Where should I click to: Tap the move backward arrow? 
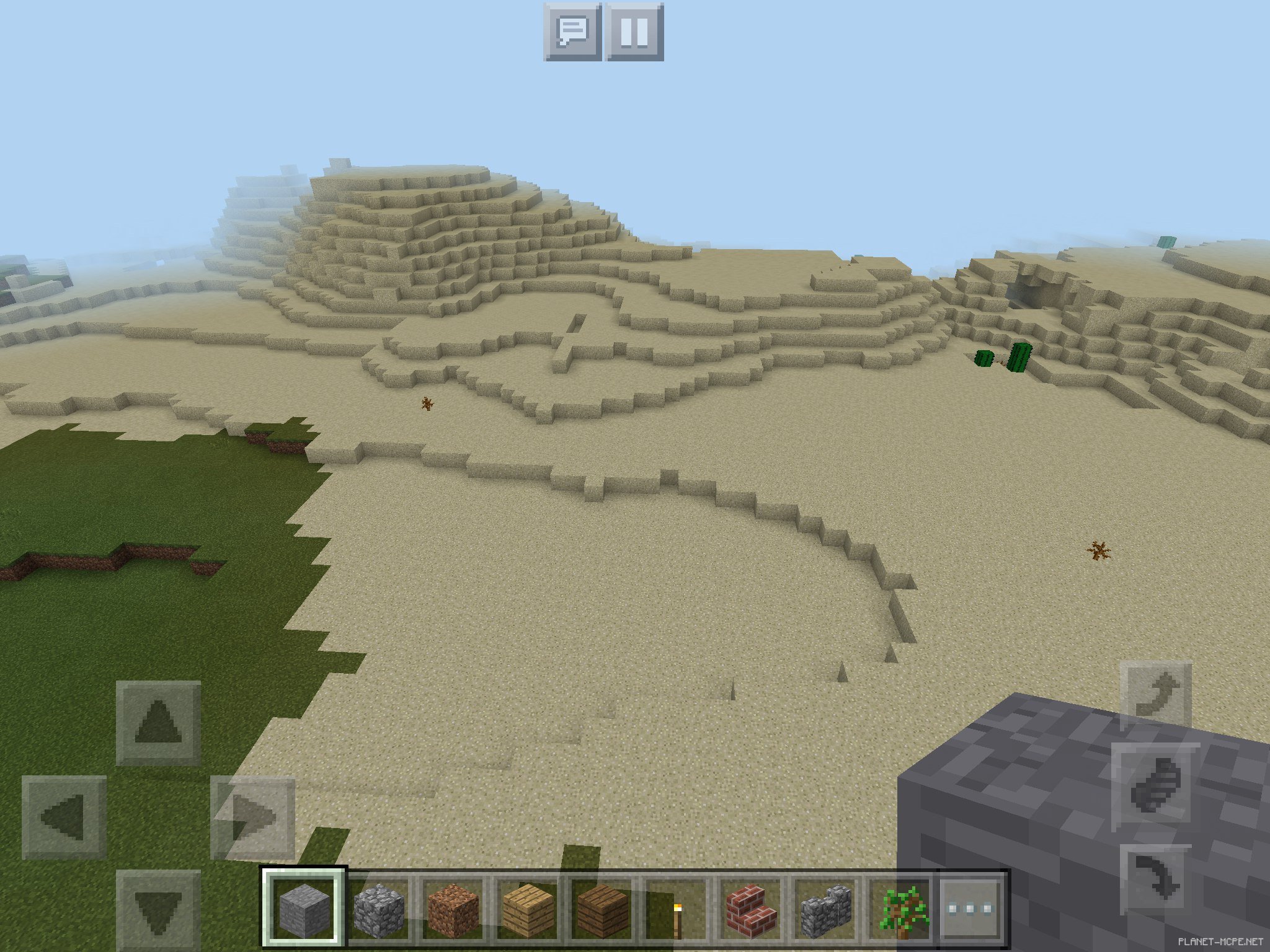click(158, 910)
